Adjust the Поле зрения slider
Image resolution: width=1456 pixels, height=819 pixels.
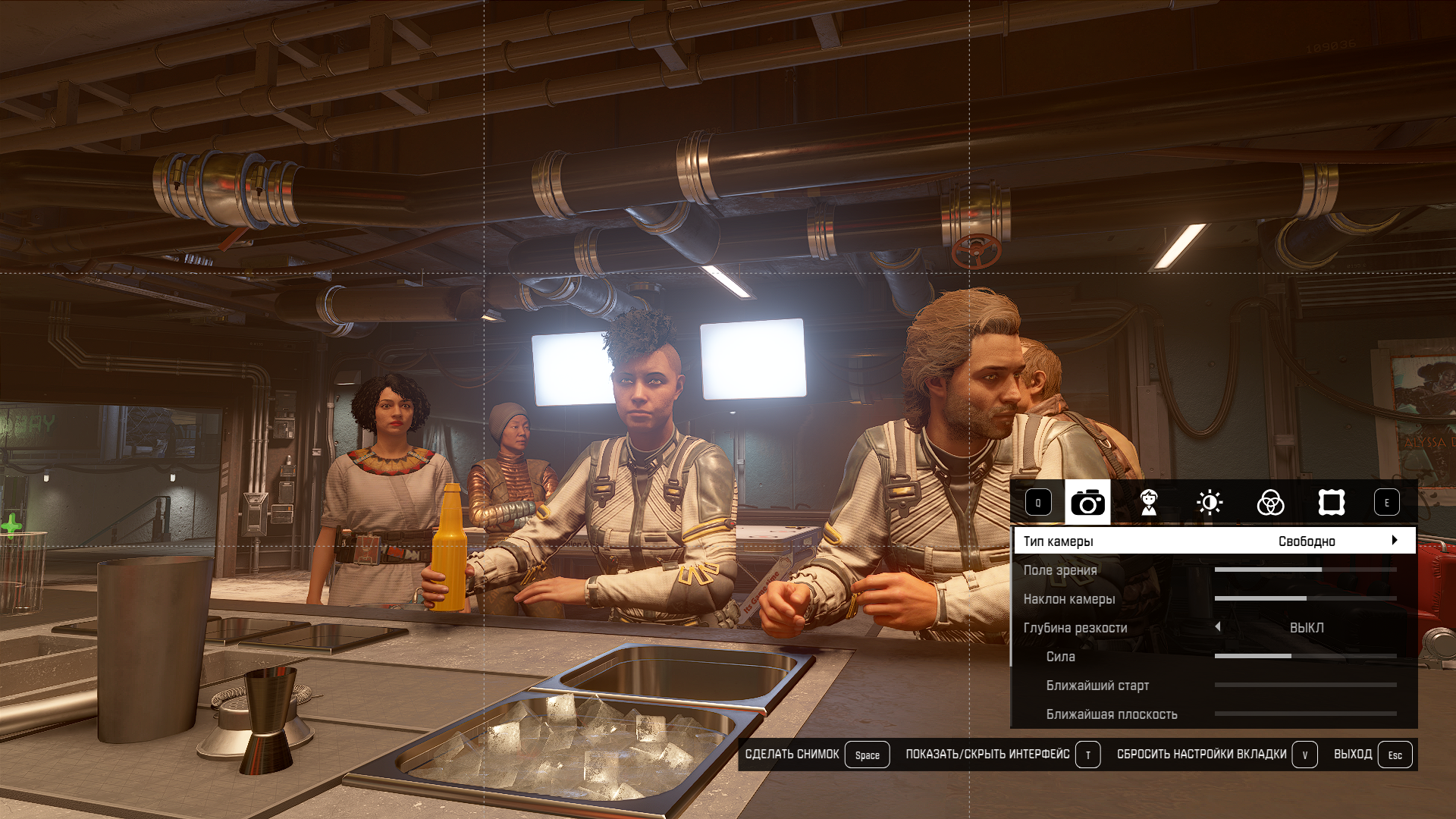pos(1305,570)
